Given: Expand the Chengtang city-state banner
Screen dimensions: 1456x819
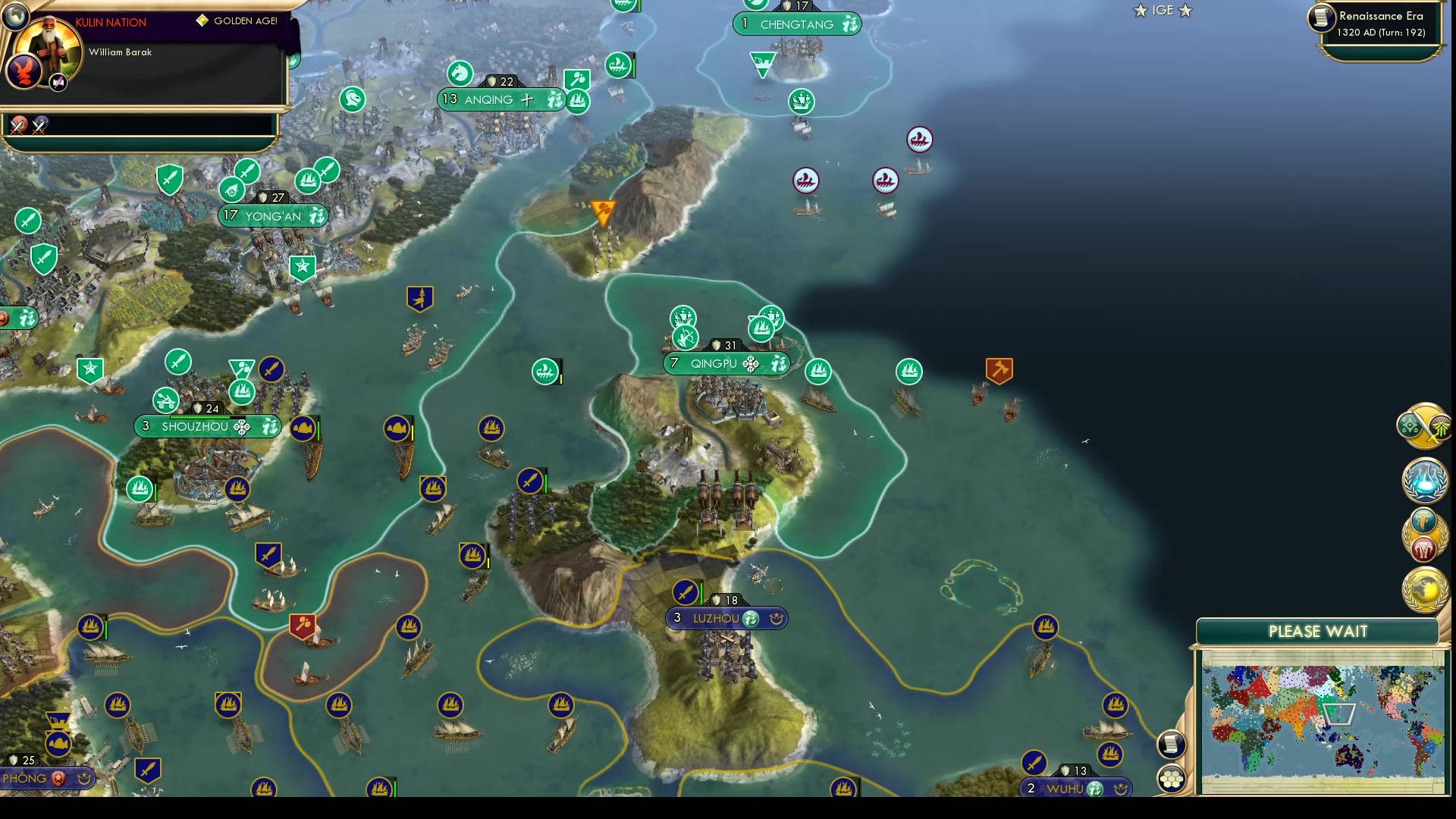Looking at the screenshot, I should tap(797, 24).
